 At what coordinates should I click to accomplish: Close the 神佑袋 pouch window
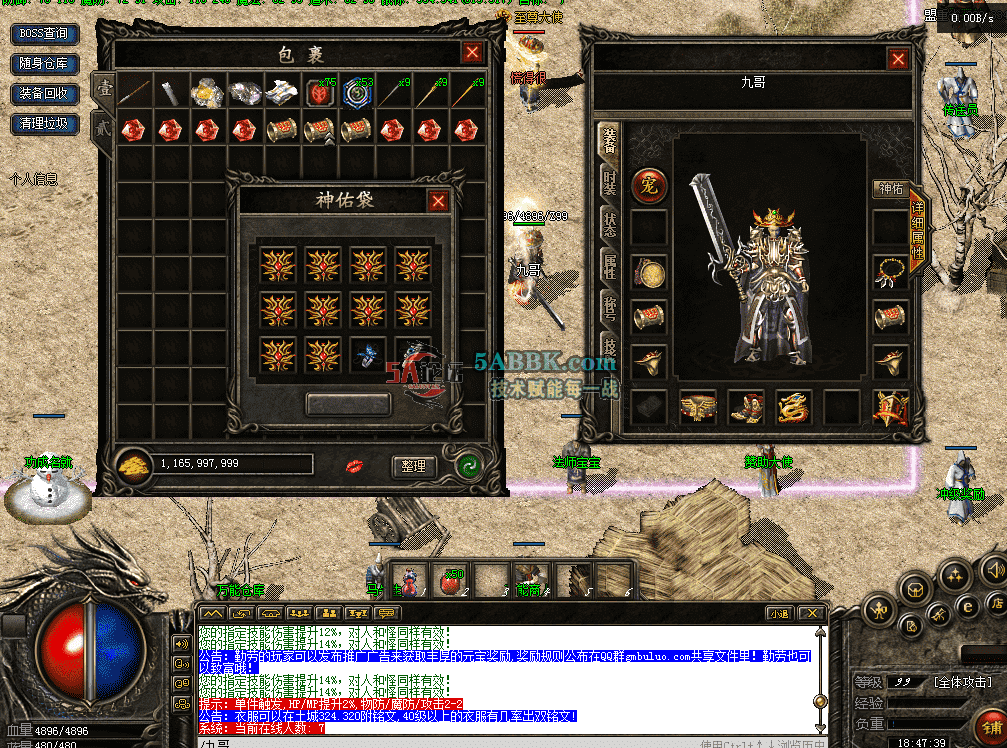[x=438, y=201]
